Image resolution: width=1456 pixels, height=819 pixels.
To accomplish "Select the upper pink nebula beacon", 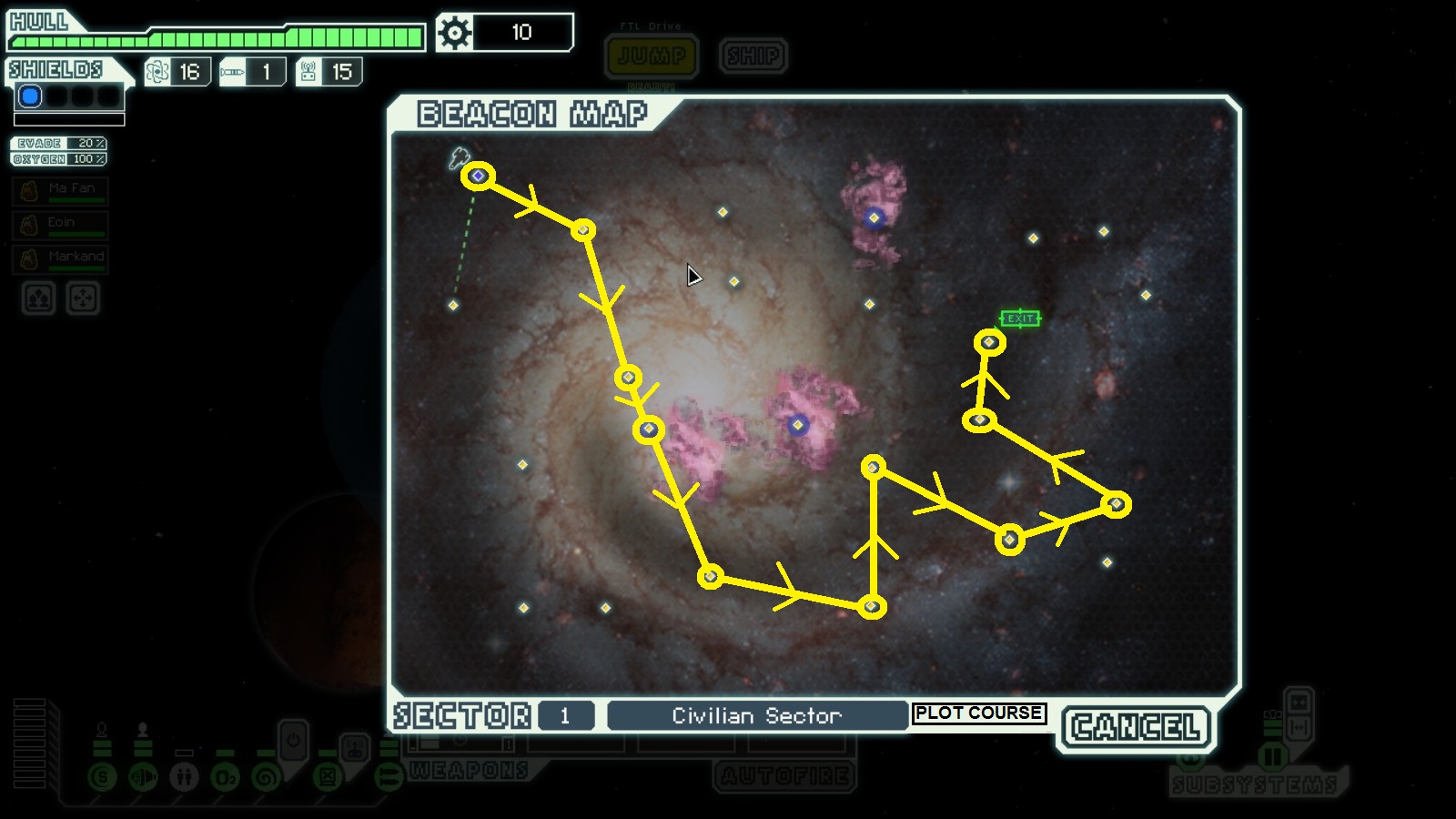I will [875, 217].
